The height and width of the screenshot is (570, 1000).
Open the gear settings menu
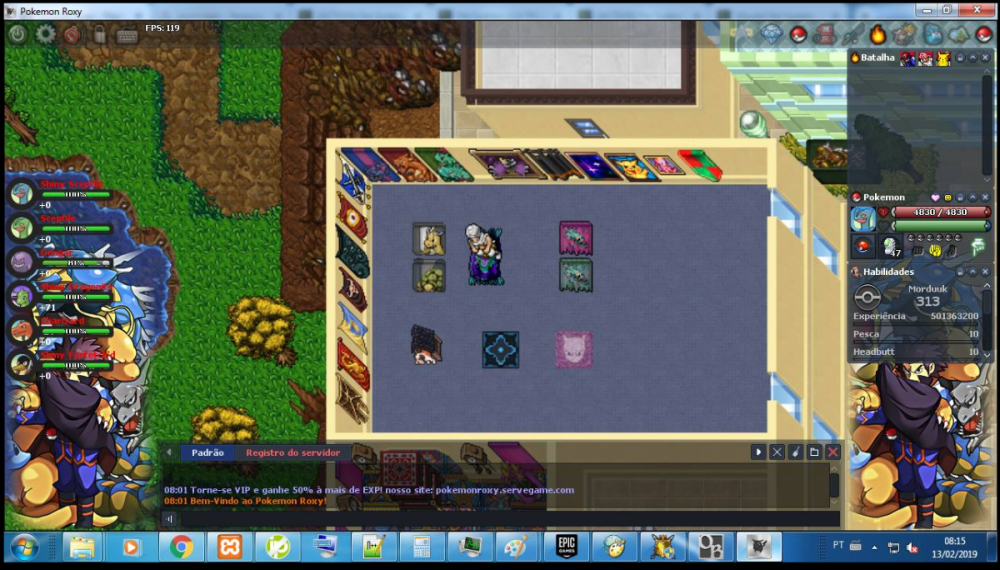click(x=45, y=34)
